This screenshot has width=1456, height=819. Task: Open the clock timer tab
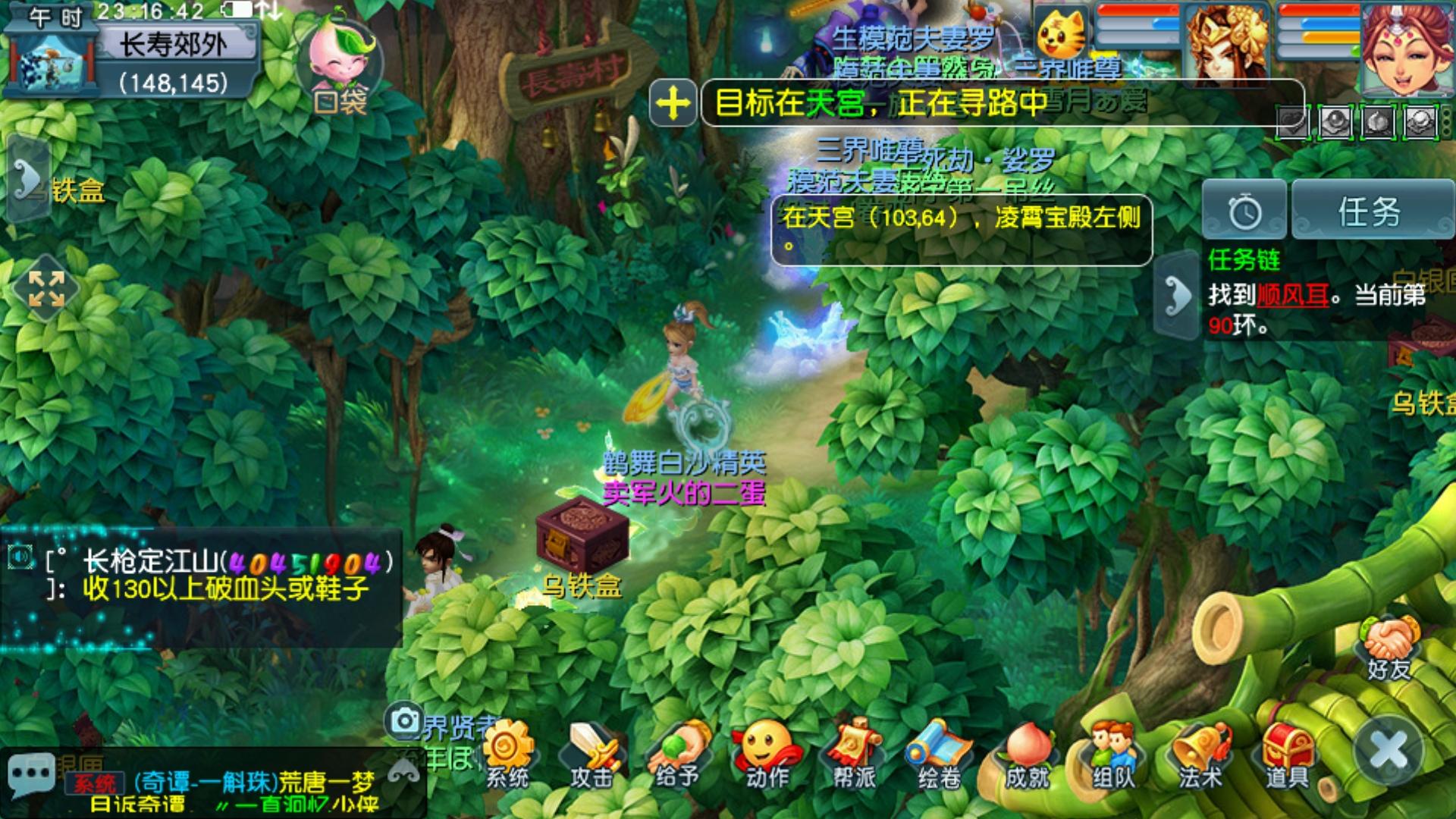click(1244, 212)
